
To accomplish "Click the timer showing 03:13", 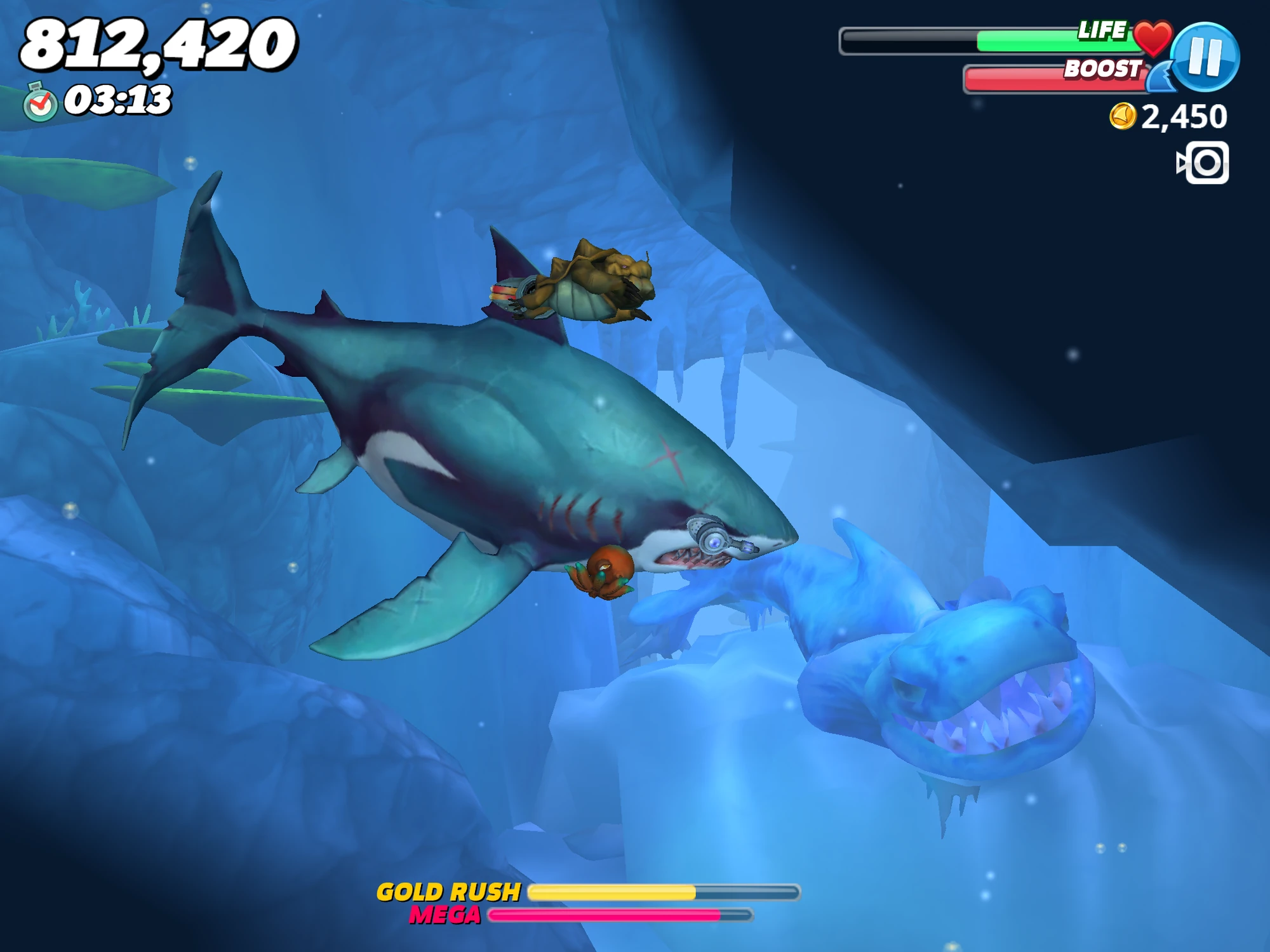I will click(117, 98).
